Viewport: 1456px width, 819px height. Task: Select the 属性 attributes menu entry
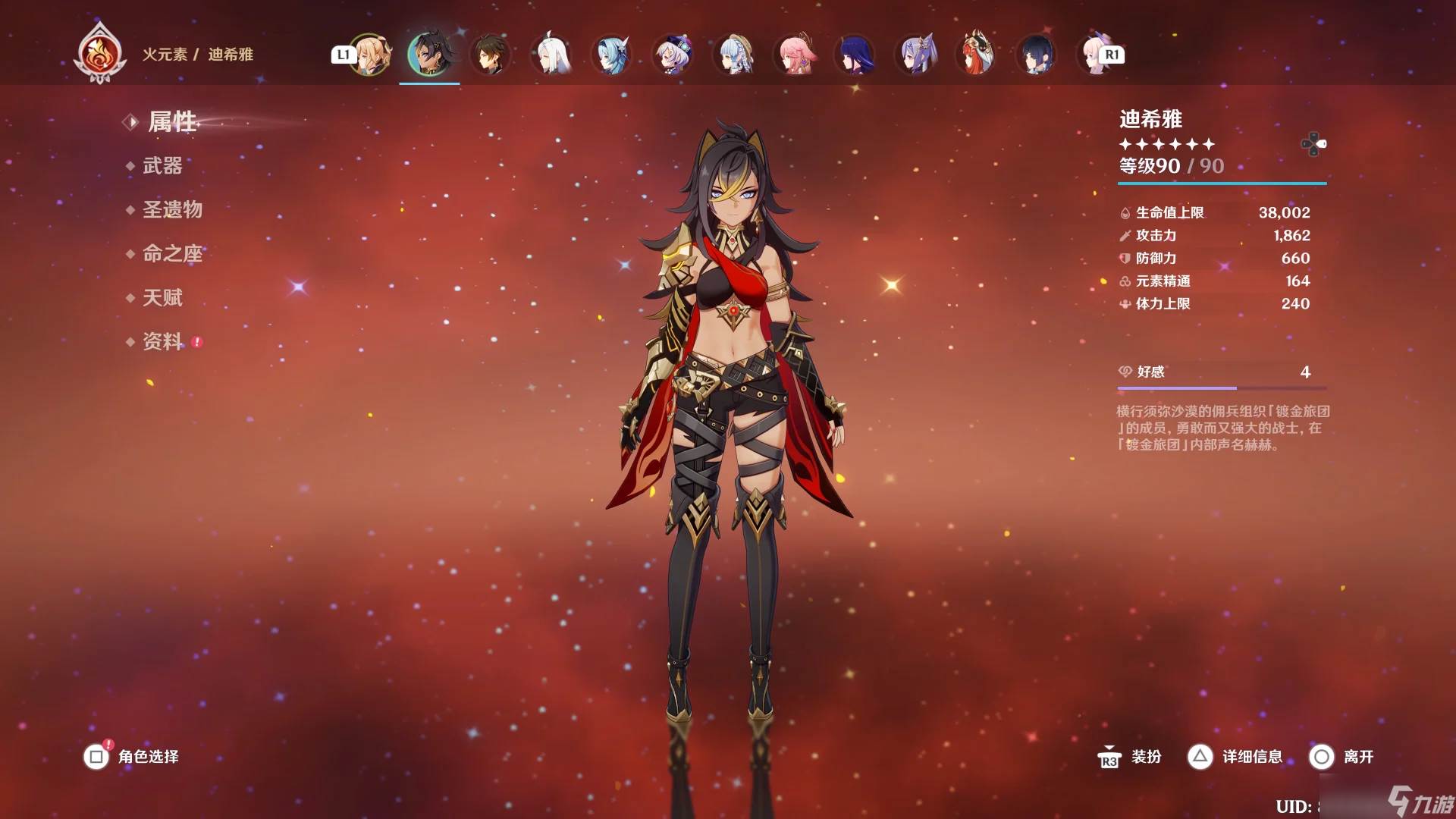click(x=172, y=121)
